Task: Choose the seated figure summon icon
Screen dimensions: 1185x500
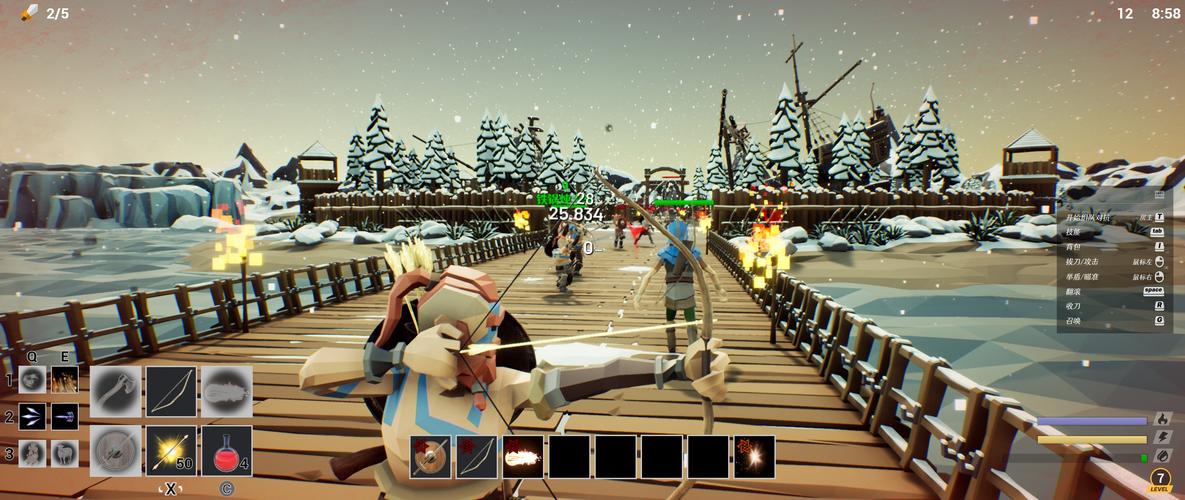Action: (x=32, y=453)
